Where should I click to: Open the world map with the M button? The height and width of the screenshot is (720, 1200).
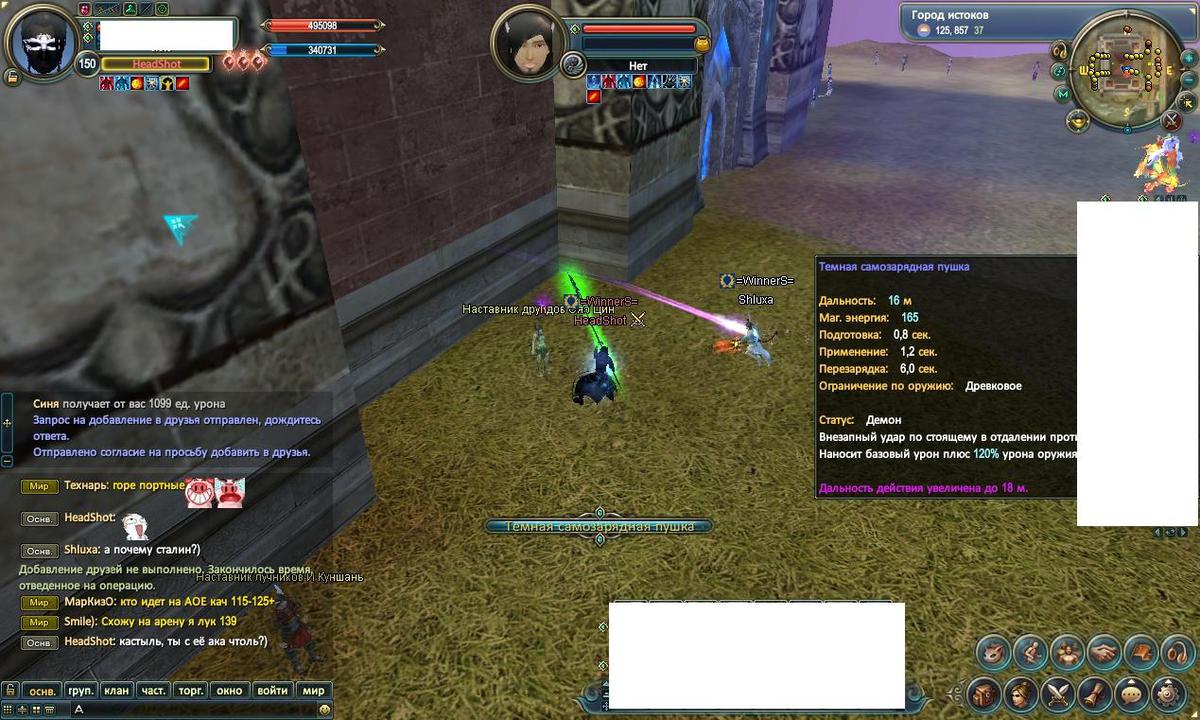pos(1064,94)
